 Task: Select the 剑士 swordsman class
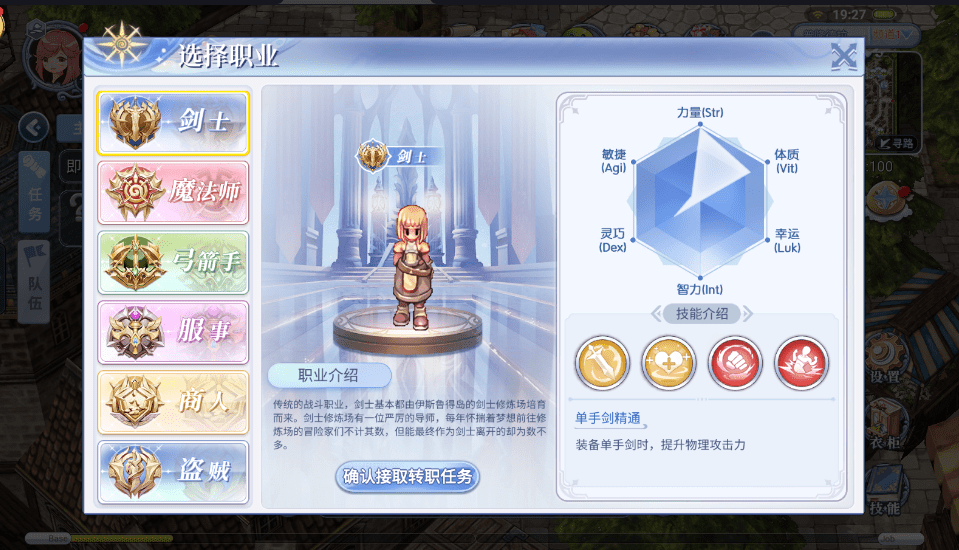point(173,122)
